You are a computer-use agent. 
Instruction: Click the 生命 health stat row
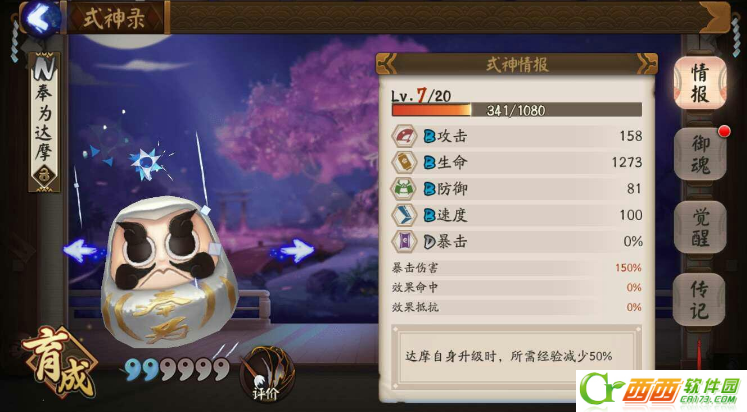(x=516, y=162)
